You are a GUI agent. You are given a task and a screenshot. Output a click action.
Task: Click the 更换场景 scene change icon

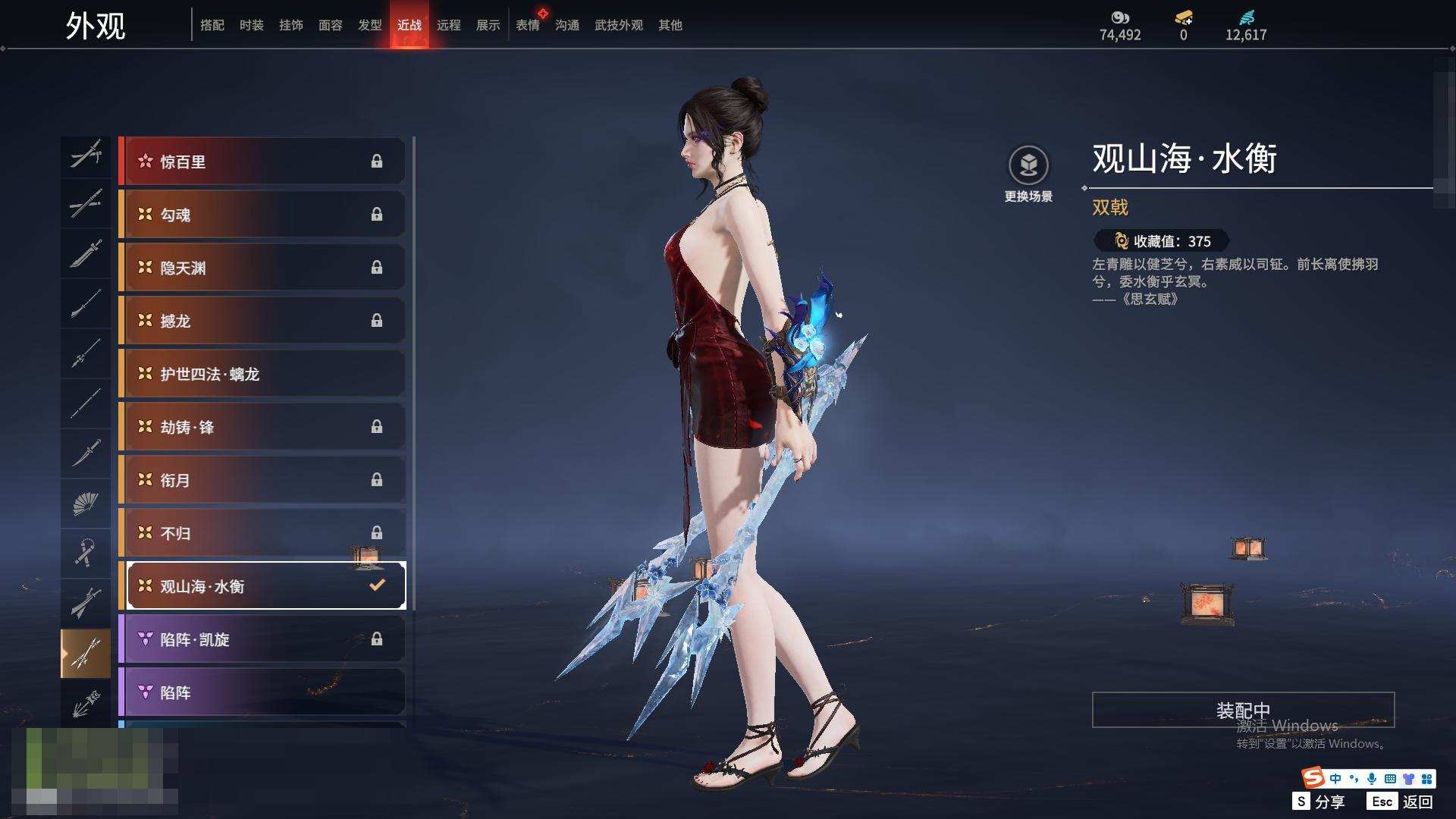click(x=1028, y=165)
